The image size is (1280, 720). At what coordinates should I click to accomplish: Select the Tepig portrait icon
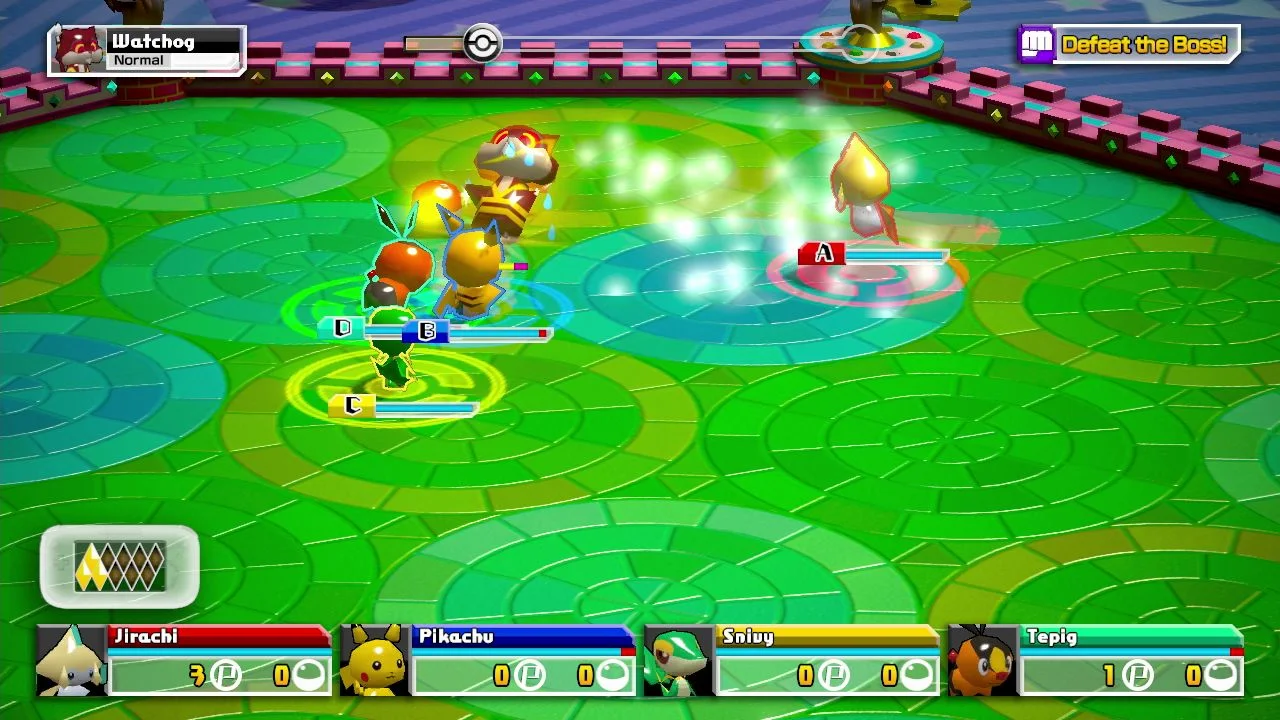(x=980, y=660)
